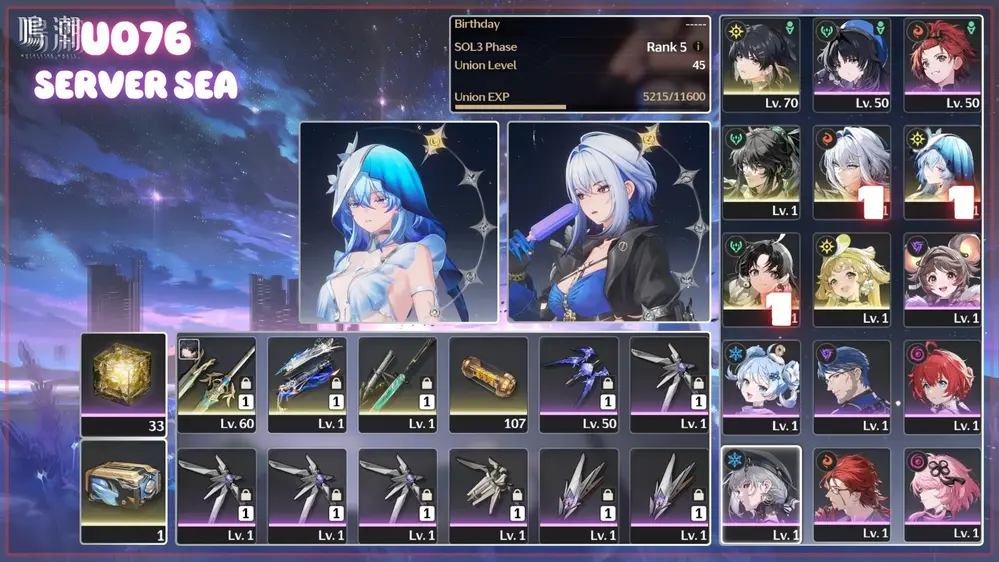
Task: Open the golden capsule item with 107
Action: coord(488,383)
